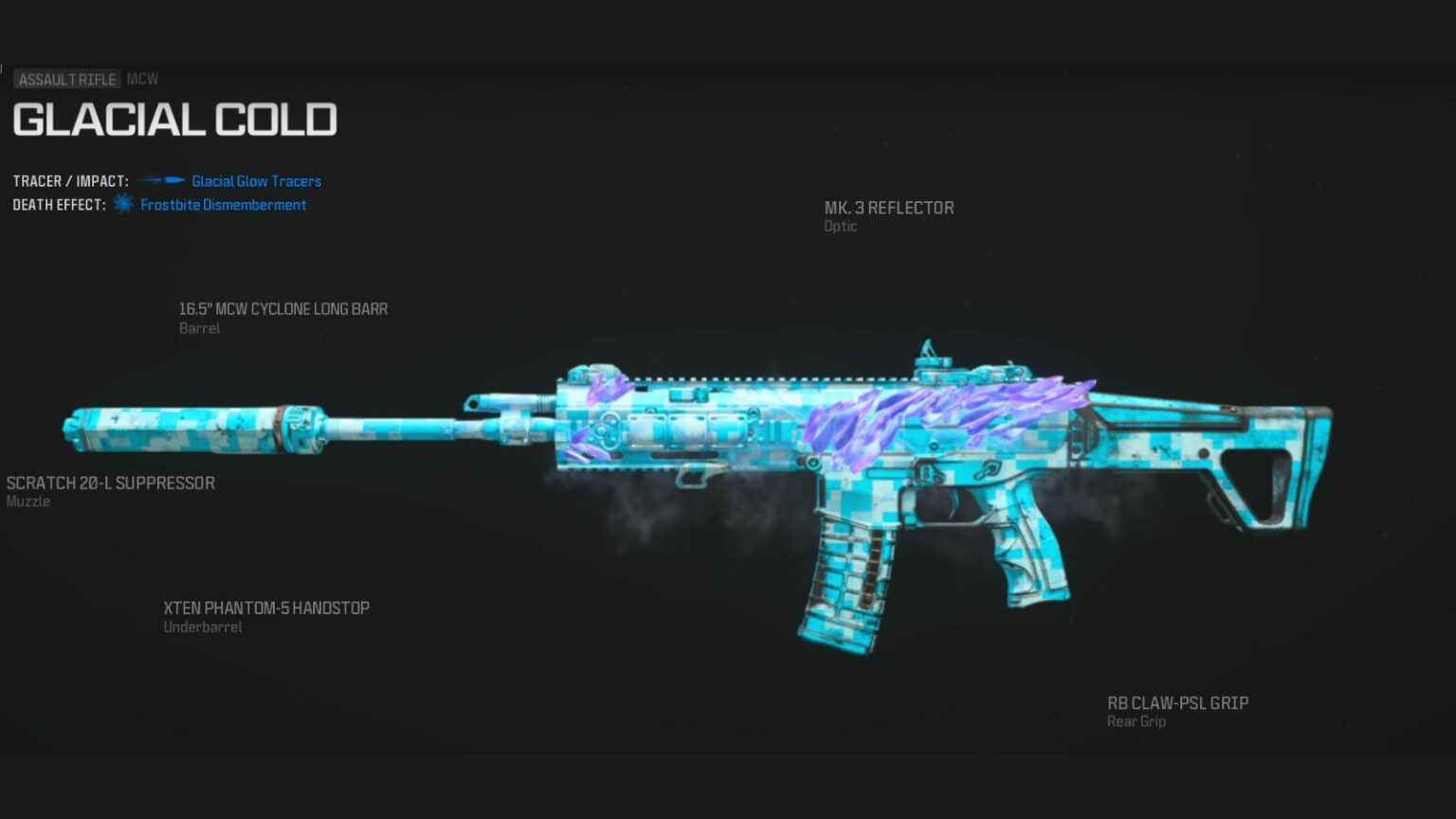
Task: Click the purple crystals on the weapon
Action: pos(948,417)
